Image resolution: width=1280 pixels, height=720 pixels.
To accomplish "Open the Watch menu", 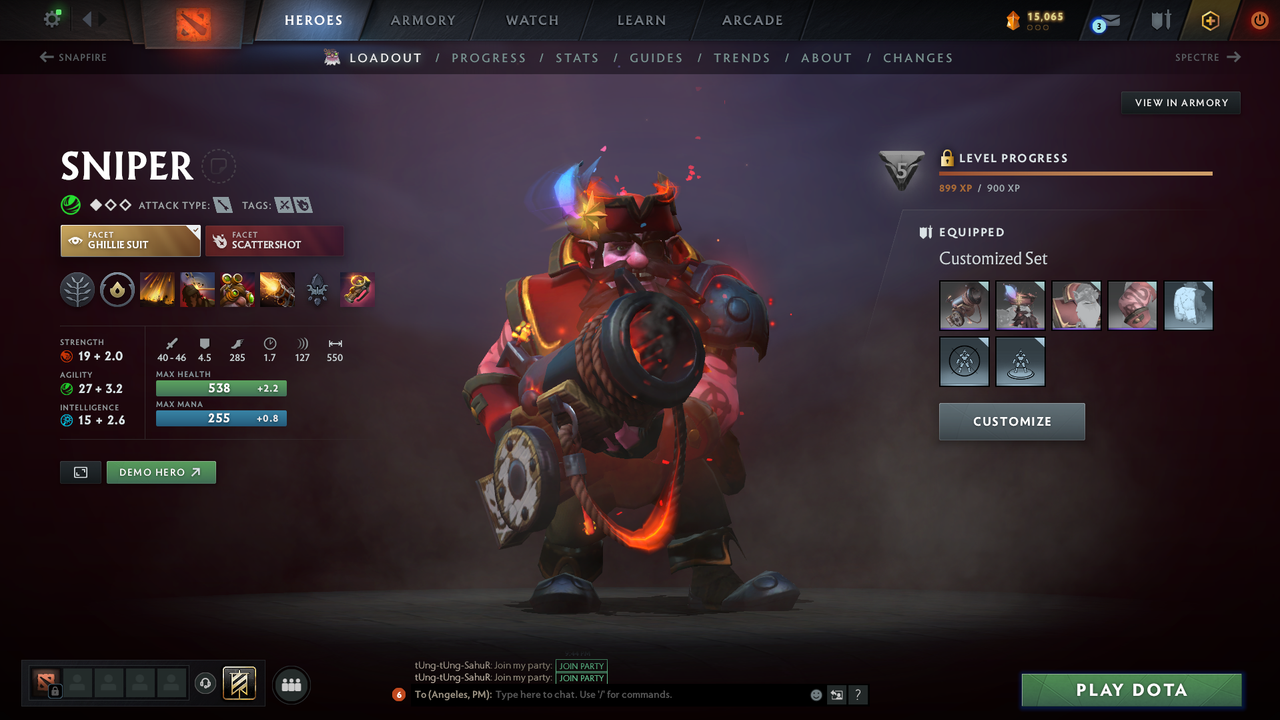I will pos(531,20).
